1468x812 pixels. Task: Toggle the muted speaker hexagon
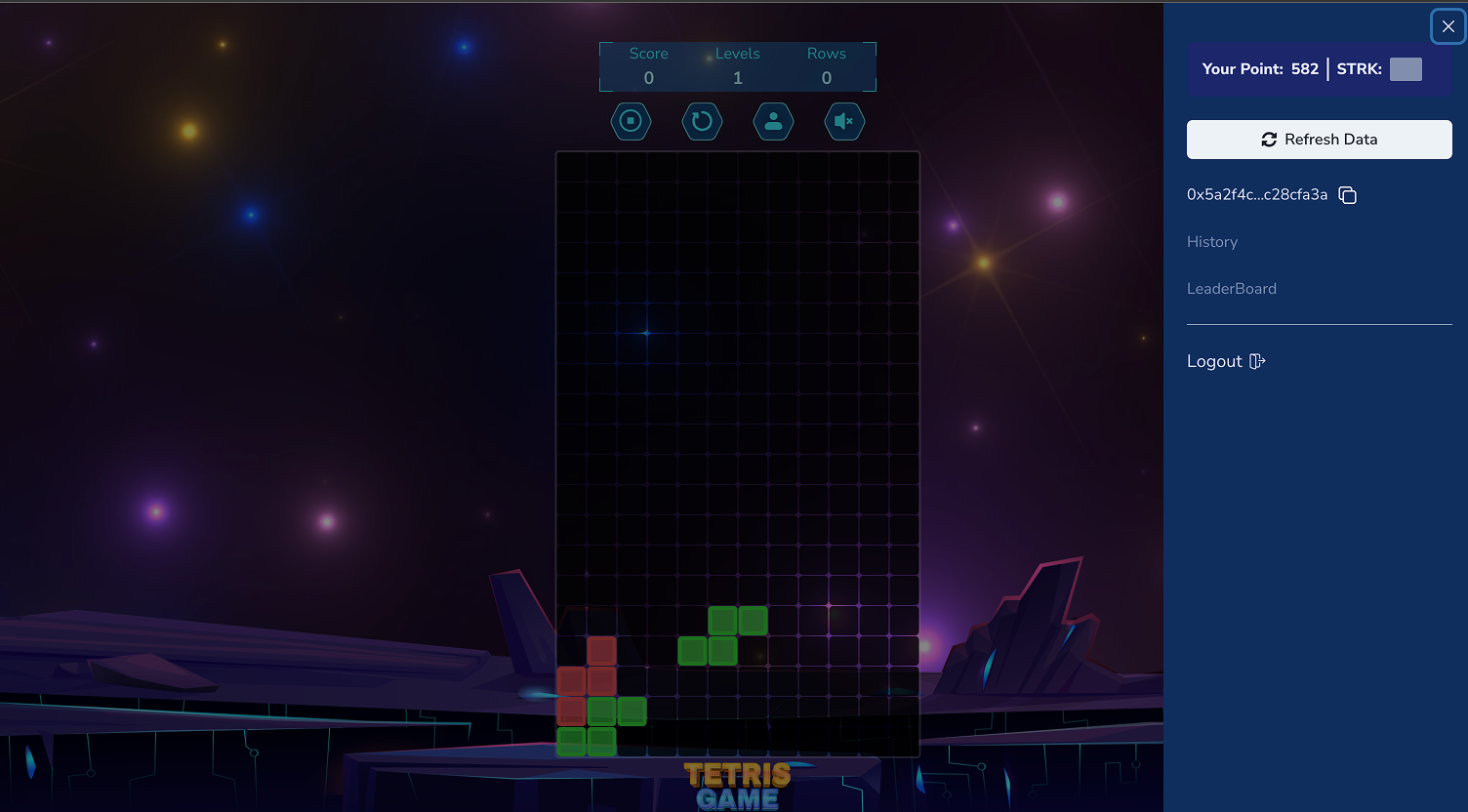click(x=844, y=121)
